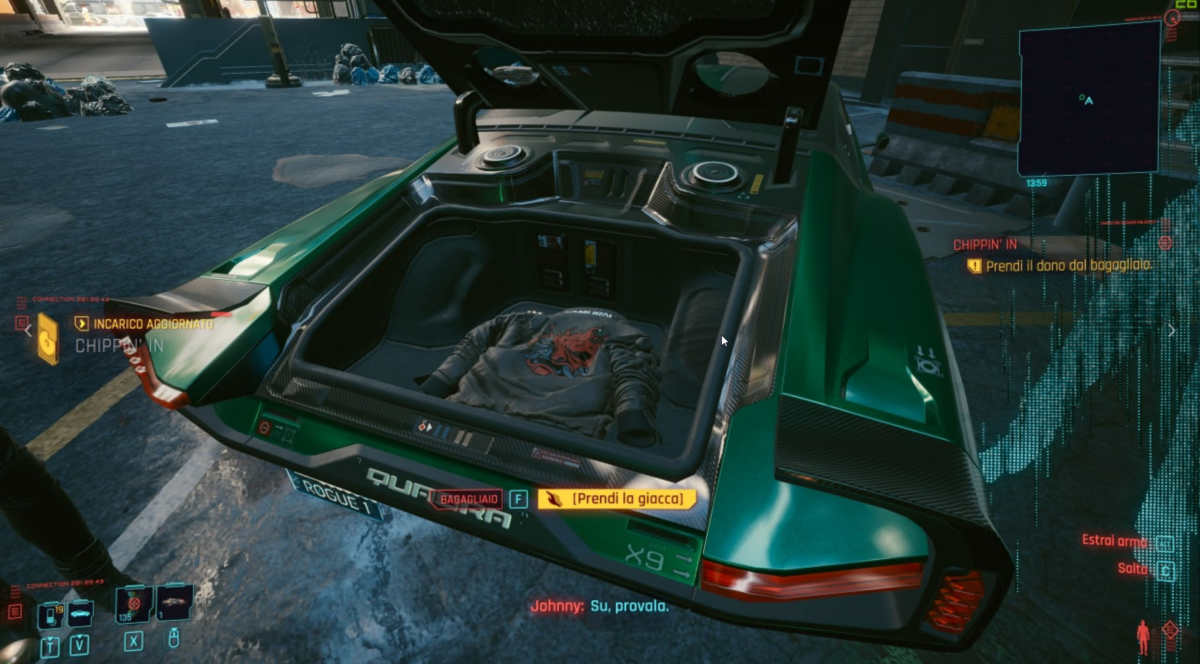Select the phone quick-slot icon
This screenshot has height=664, width=1200.
coord(49,613)
